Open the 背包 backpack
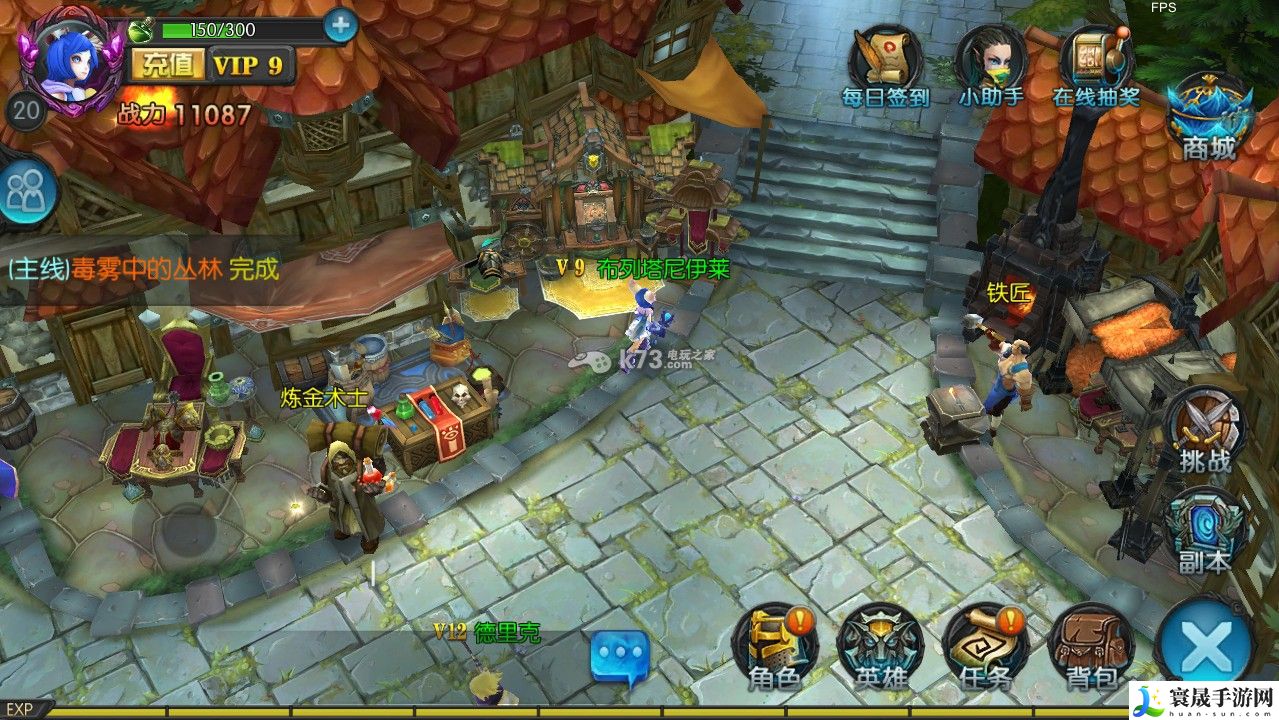The height and width of the screenshot is (720, 1279). coord(1091,647)
